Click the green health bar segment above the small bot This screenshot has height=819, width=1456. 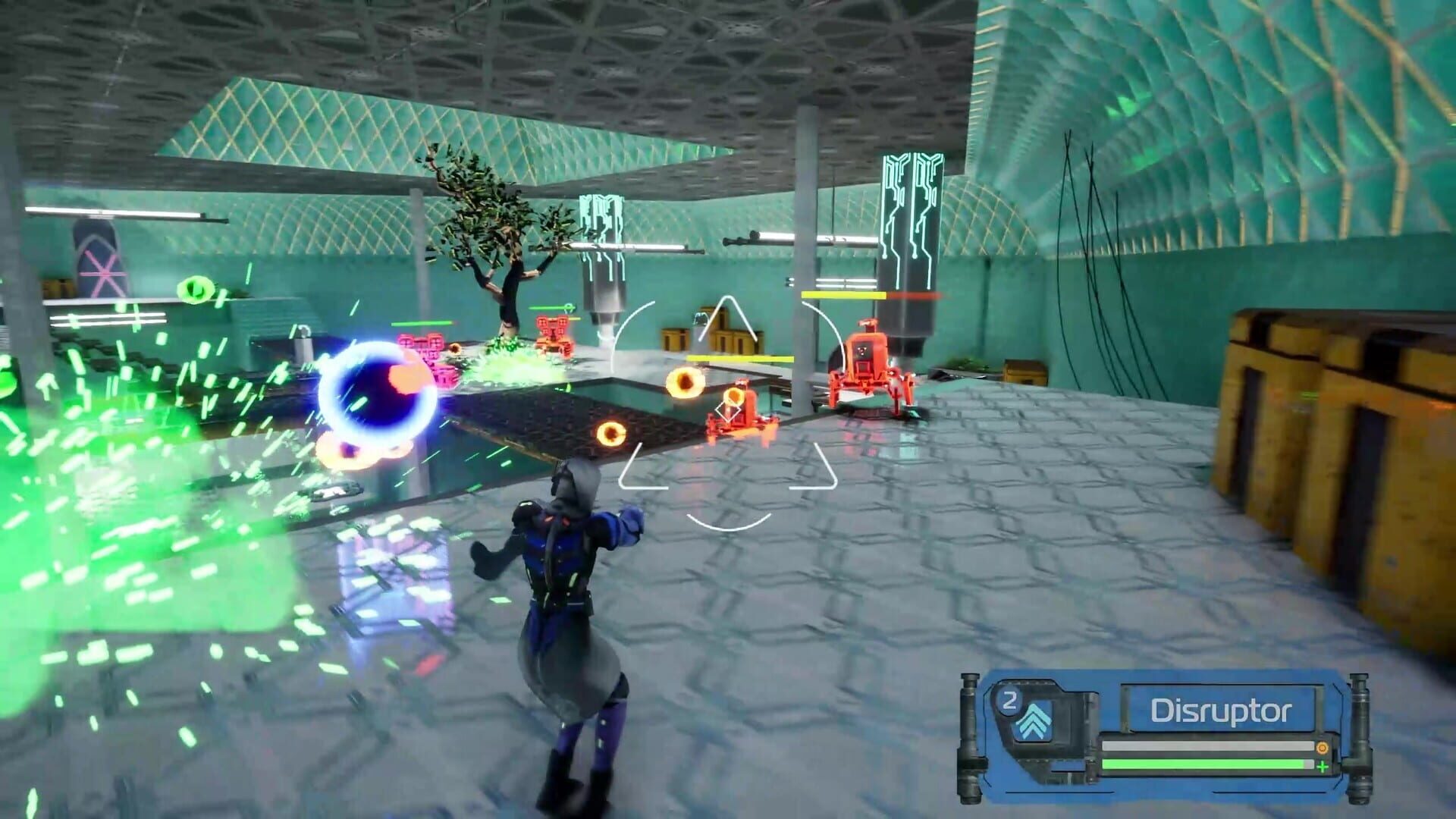tap(423, 322)
